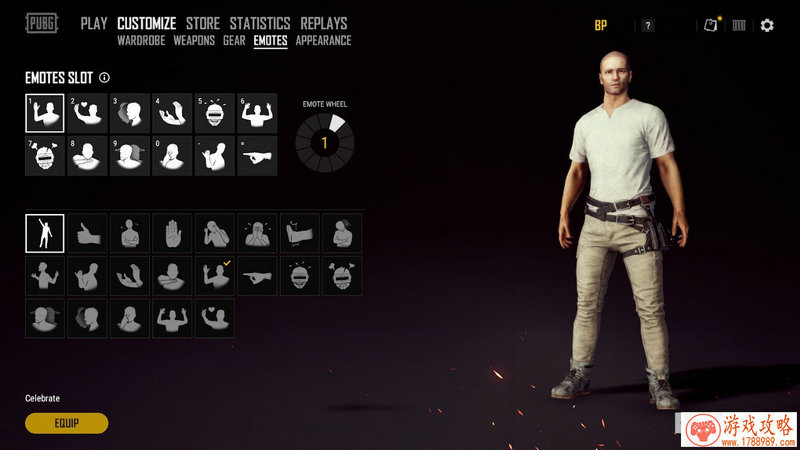The height and width of the screenshot is (450, 800).
Task: Pick the thumbs-up emote from the list
Action: [x=87, y=233]
